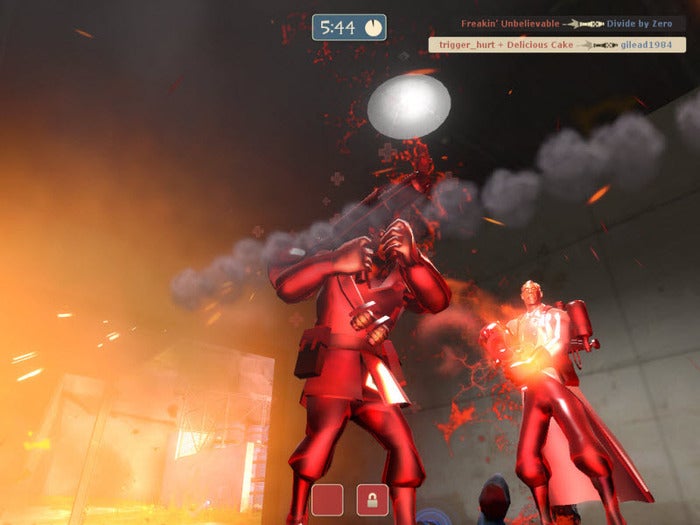Click the unlocked red control point icon

tap(327, 499)
